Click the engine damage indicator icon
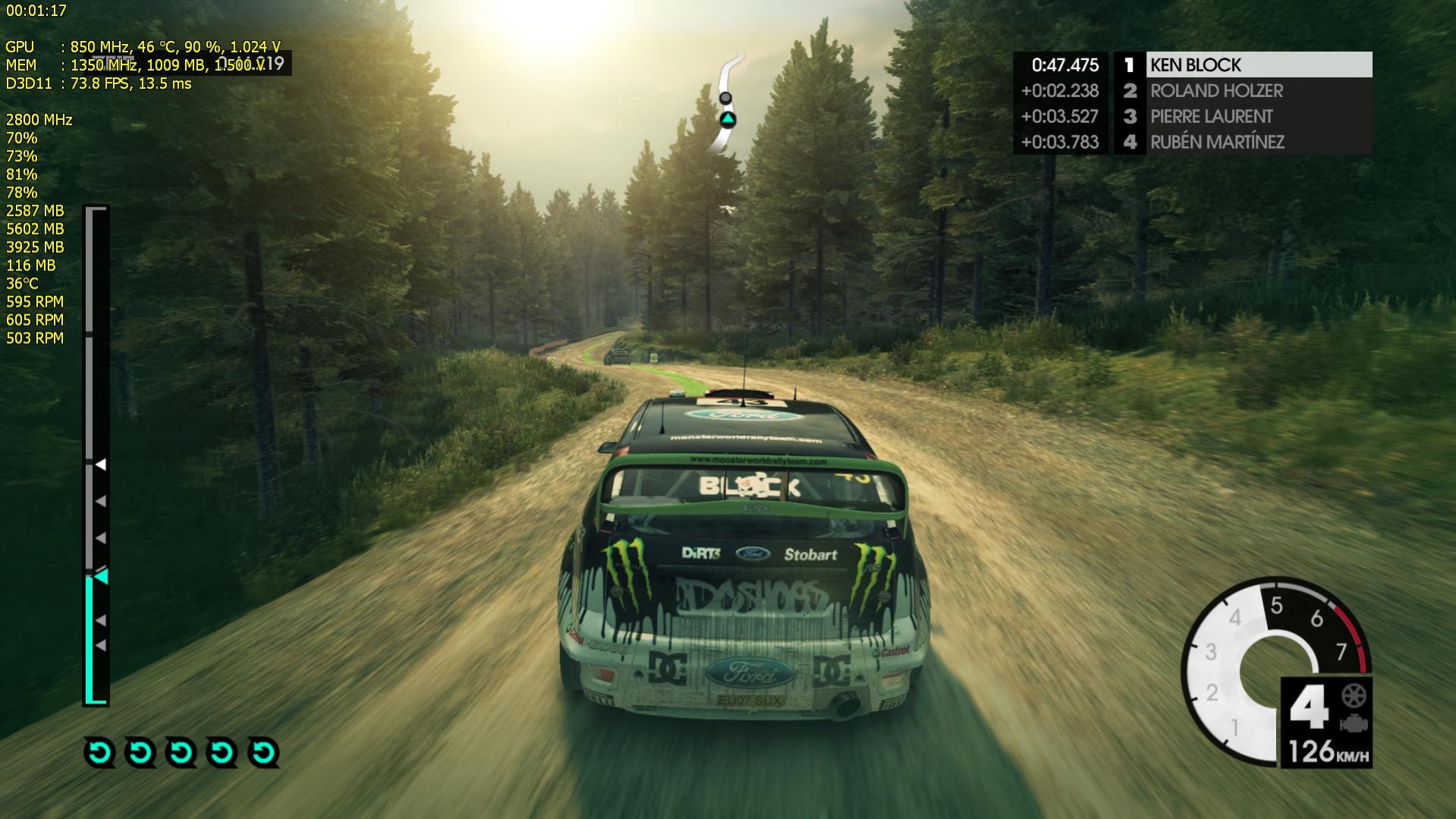The width and height of the screenshot is (1456, 819). pos(1354,723)
